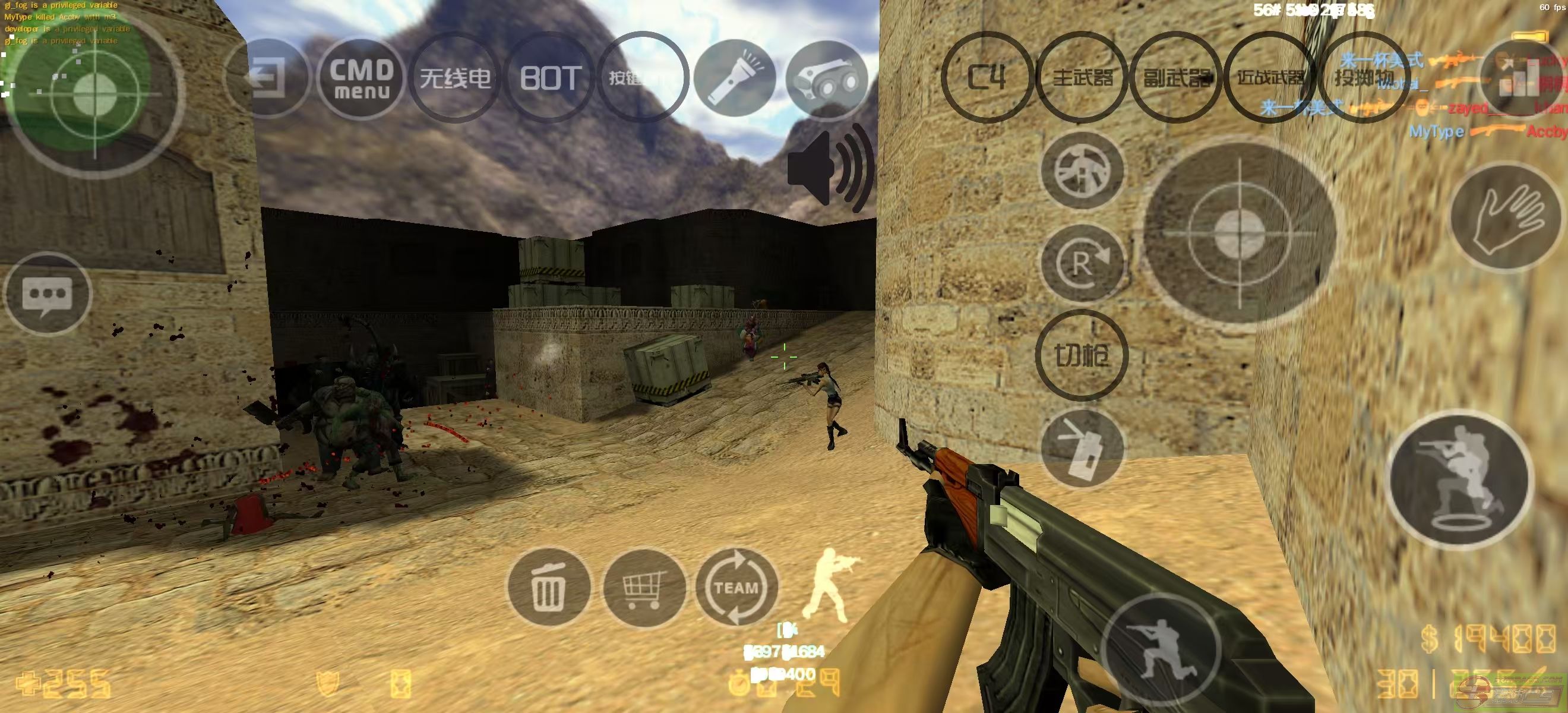Activate the night vision goggles
Screen dimensions: 1568x713
click(827, 78)
